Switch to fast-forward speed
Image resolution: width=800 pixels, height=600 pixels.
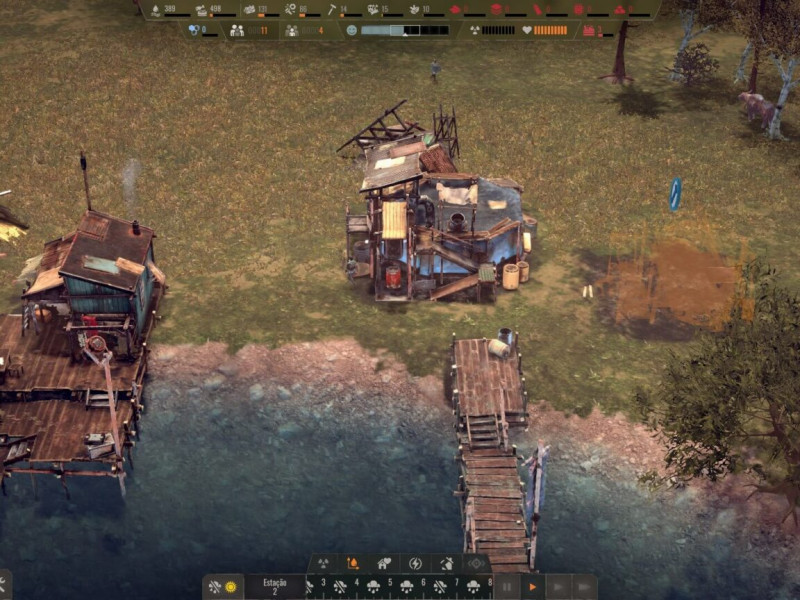(x=558, y=587)
